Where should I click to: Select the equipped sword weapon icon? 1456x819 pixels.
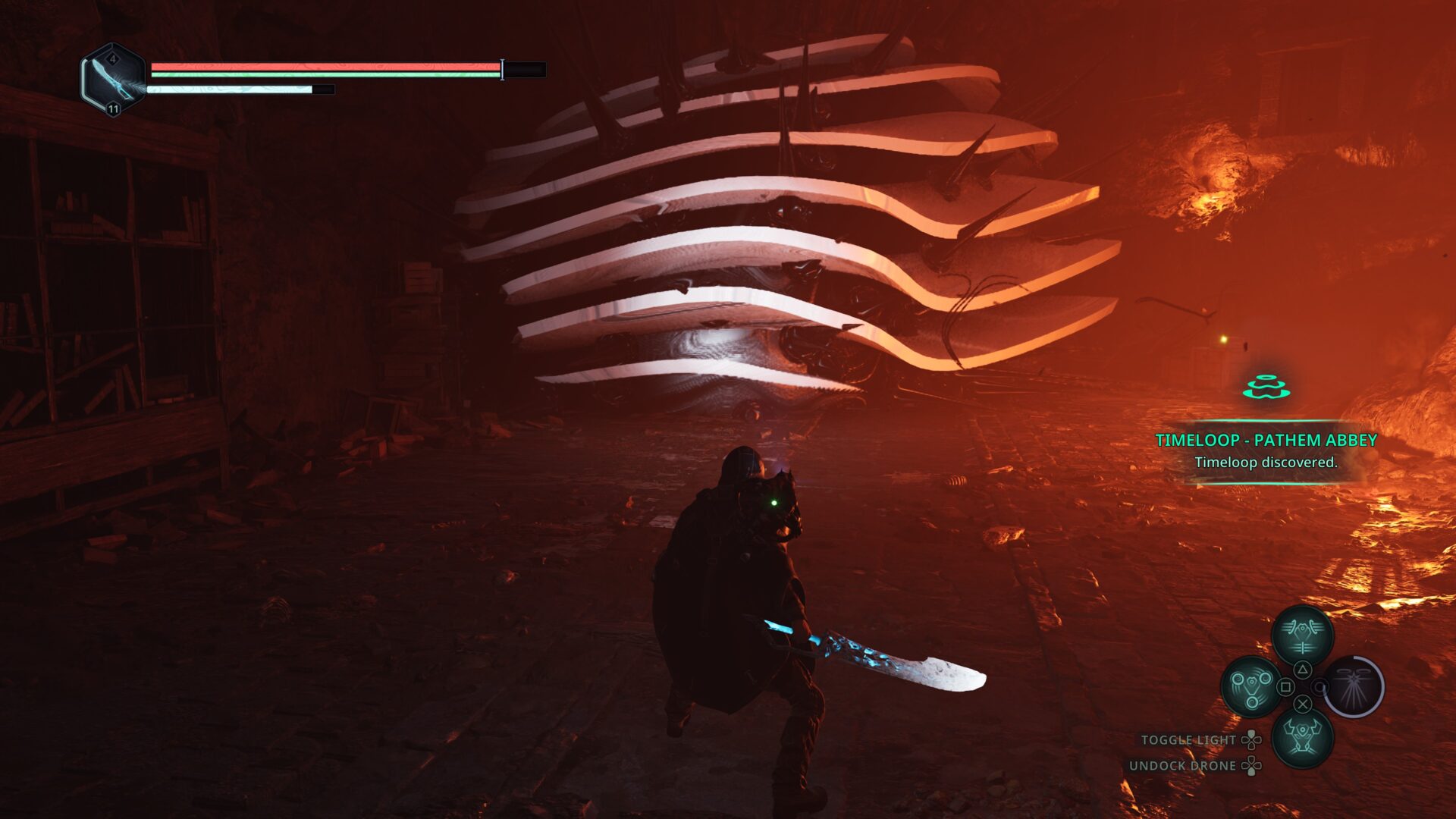click(x=113, y=80)
